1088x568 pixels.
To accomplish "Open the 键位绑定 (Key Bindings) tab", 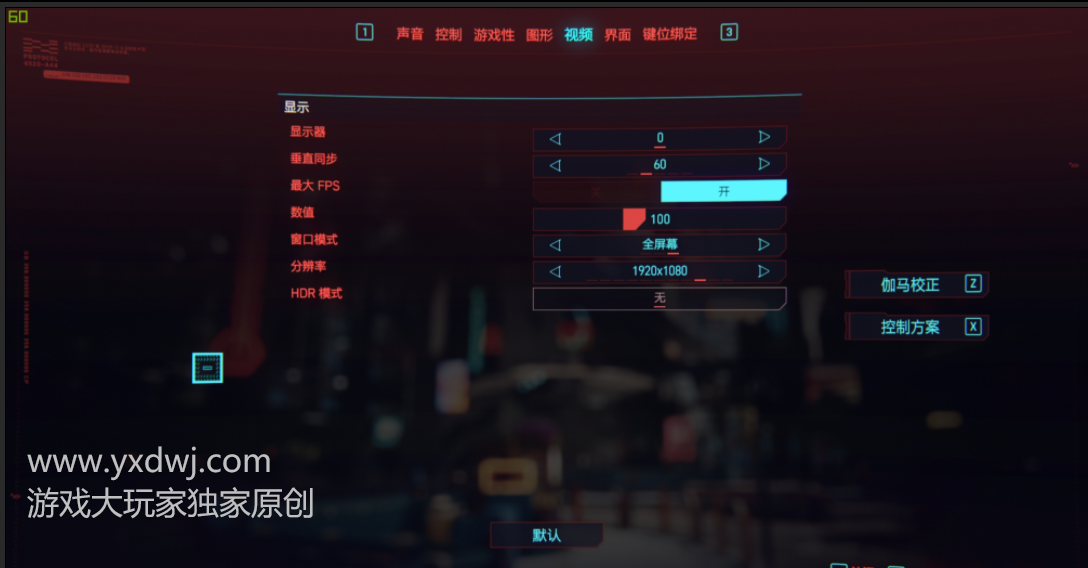I will [669, 34].
